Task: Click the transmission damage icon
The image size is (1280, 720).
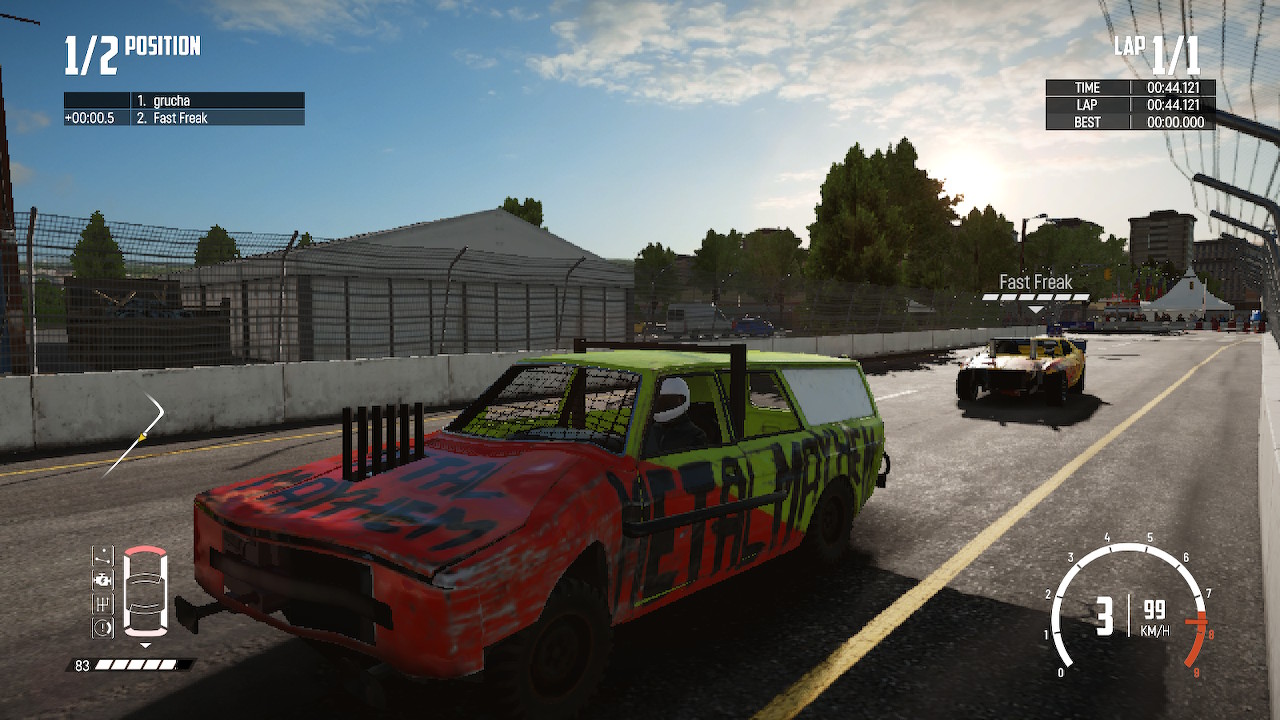Action: [x=101, y=603]
